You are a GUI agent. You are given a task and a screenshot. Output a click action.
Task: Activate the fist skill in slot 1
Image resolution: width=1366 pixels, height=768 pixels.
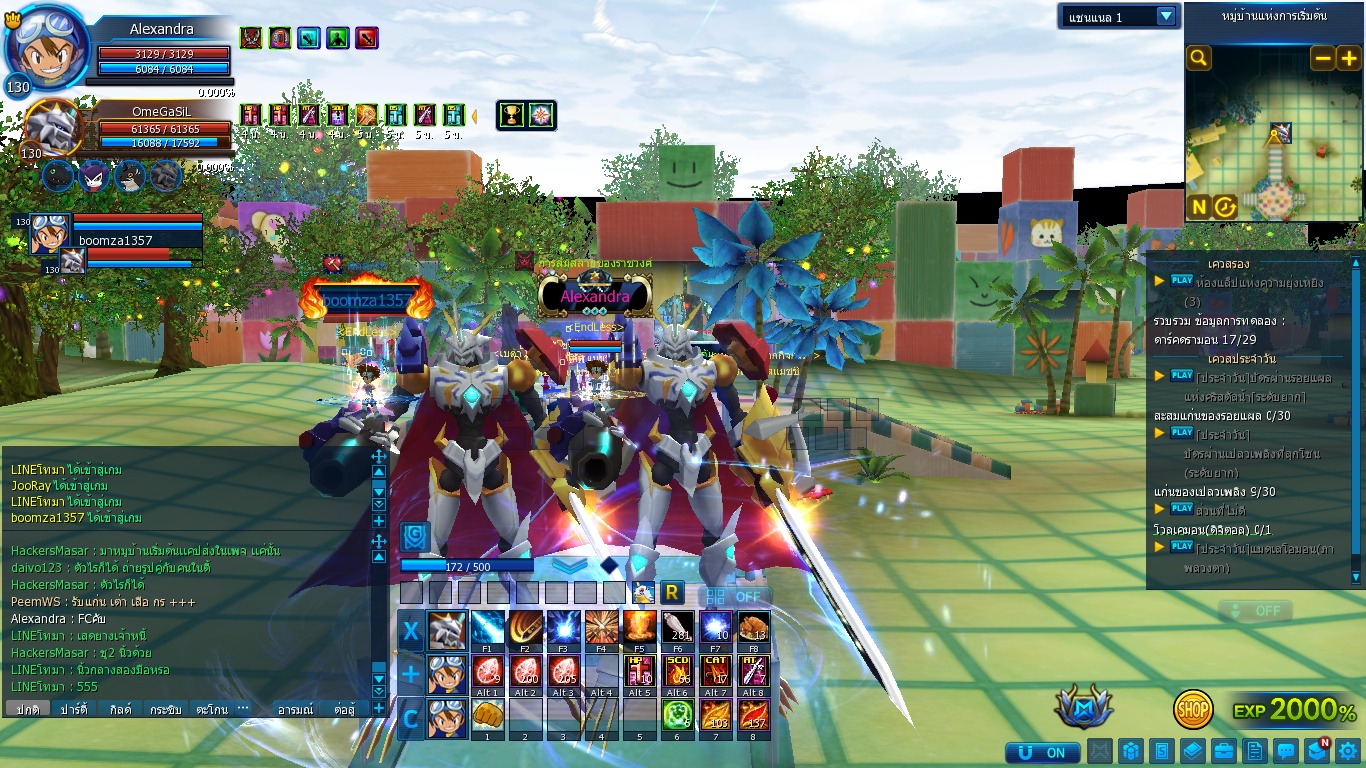(x=487, y=715)
